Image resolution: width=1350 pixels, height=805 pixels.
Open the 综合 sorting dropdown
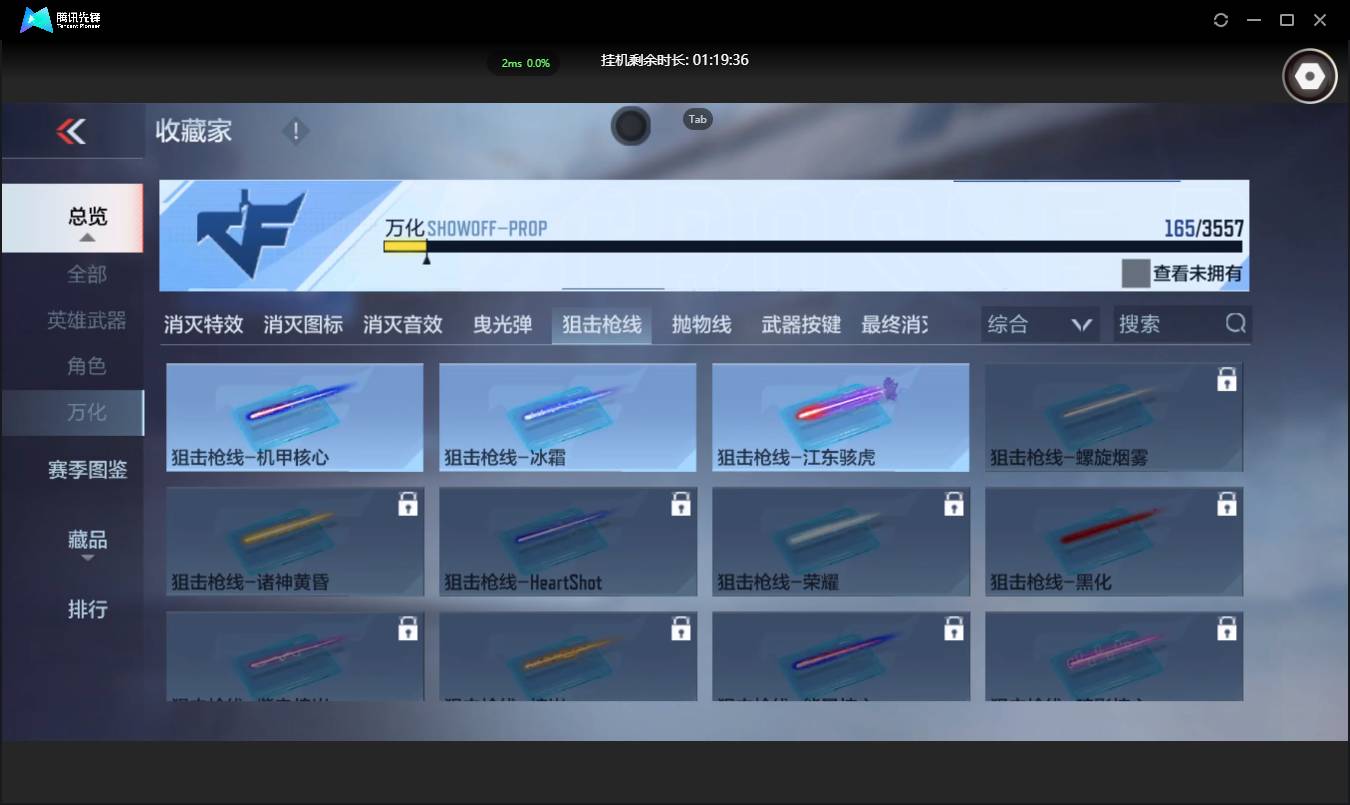tap(1039, 323)
